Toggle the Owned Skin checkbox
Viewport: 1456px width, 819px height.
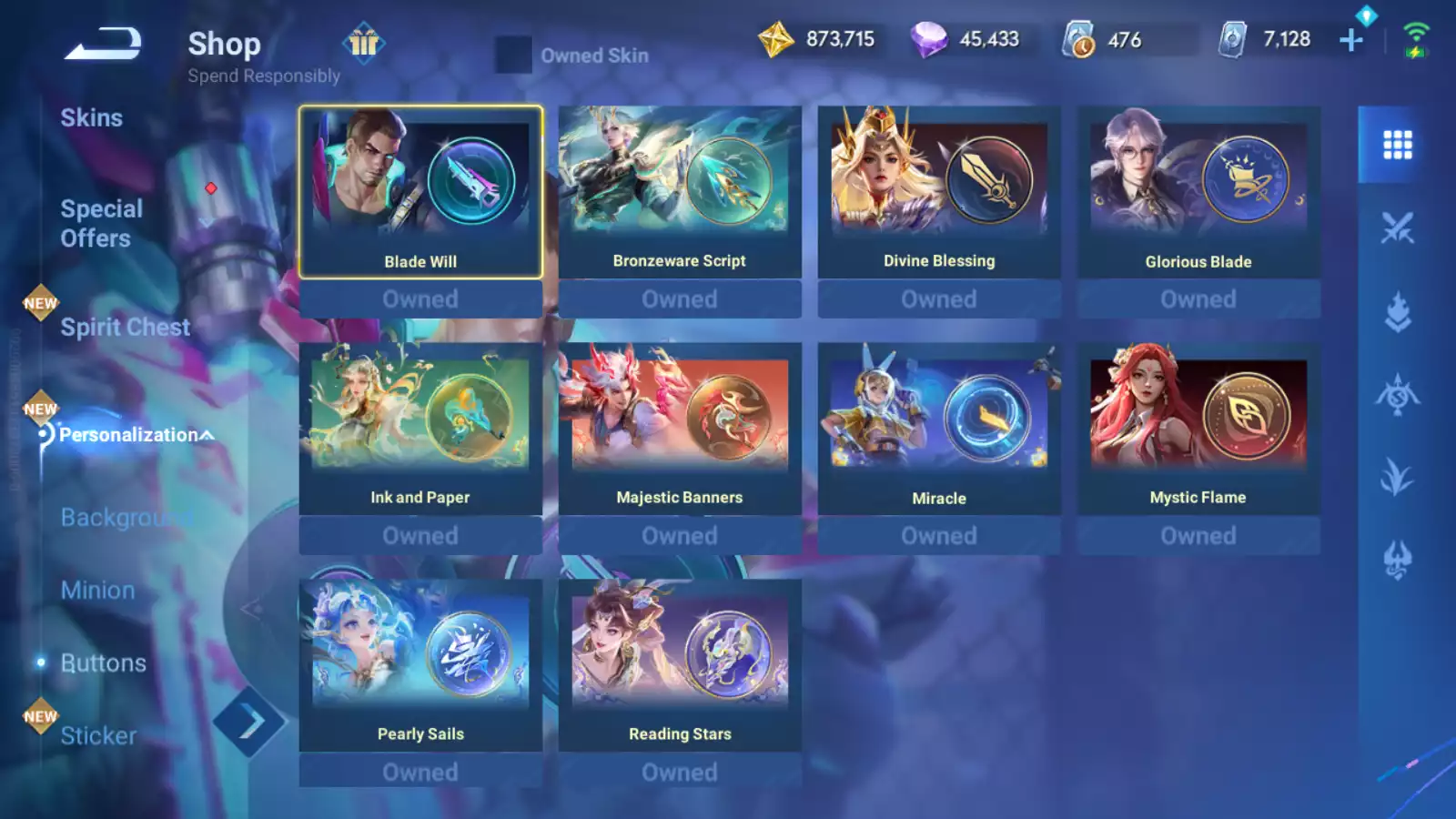point(513,55)
